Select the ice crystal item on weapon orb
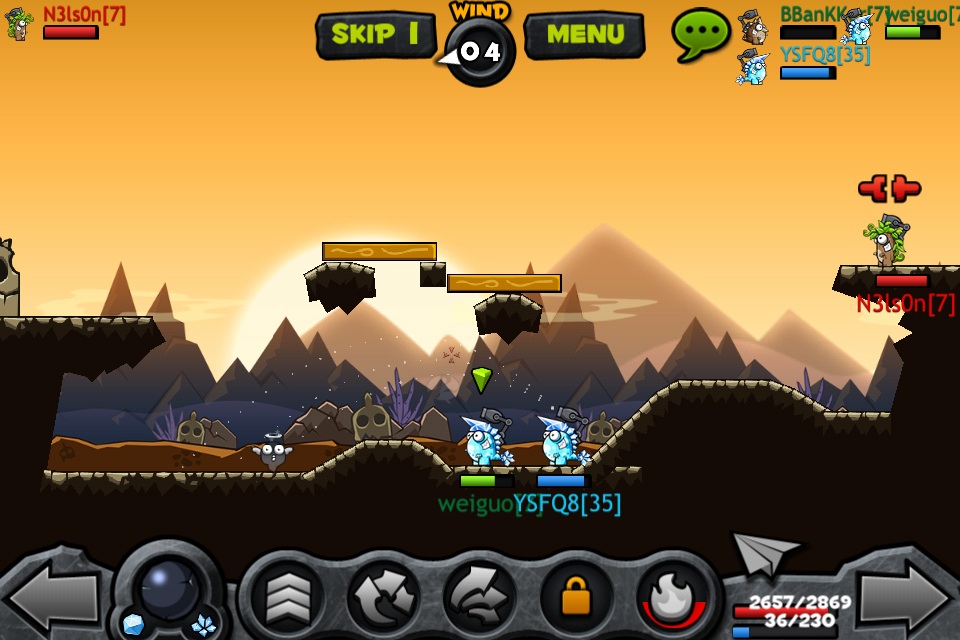Screen dimensions: 960x640 coord(204,626)
